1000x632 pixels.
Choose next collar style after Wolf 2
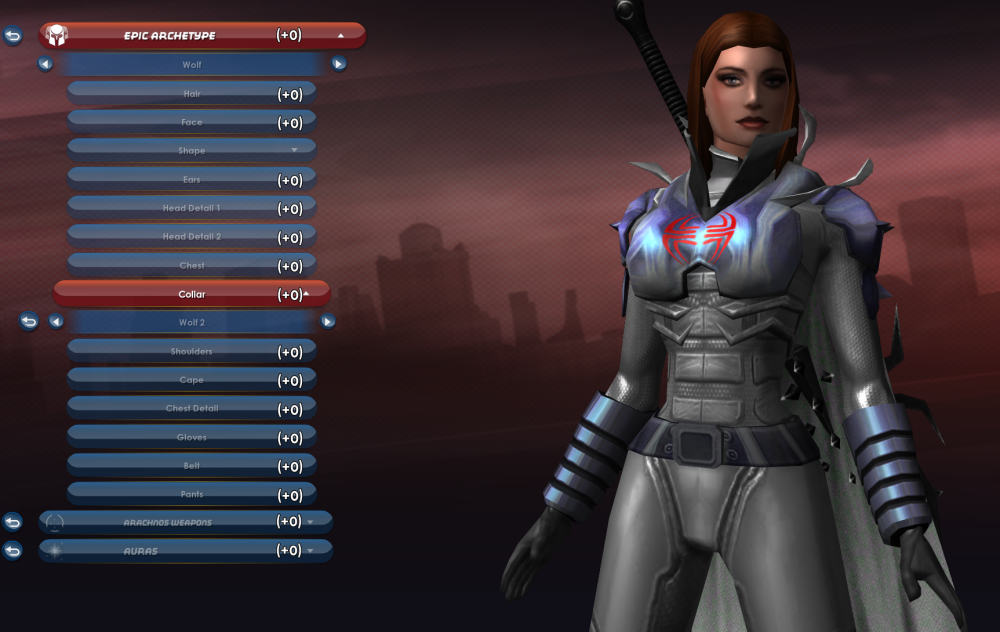point(328,322)
